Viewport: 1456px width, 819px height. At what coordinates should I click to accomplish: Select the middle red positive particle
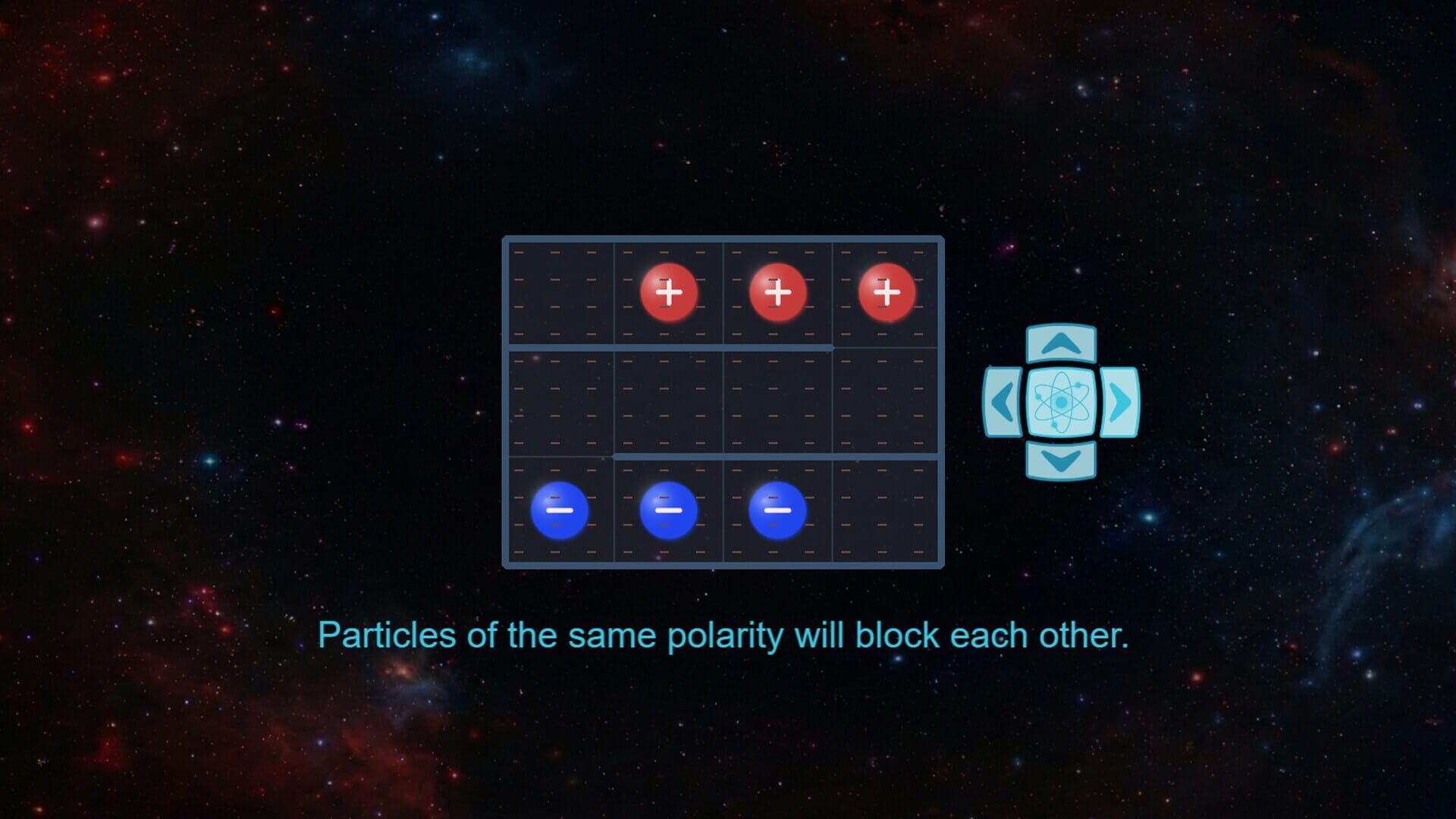777,292
